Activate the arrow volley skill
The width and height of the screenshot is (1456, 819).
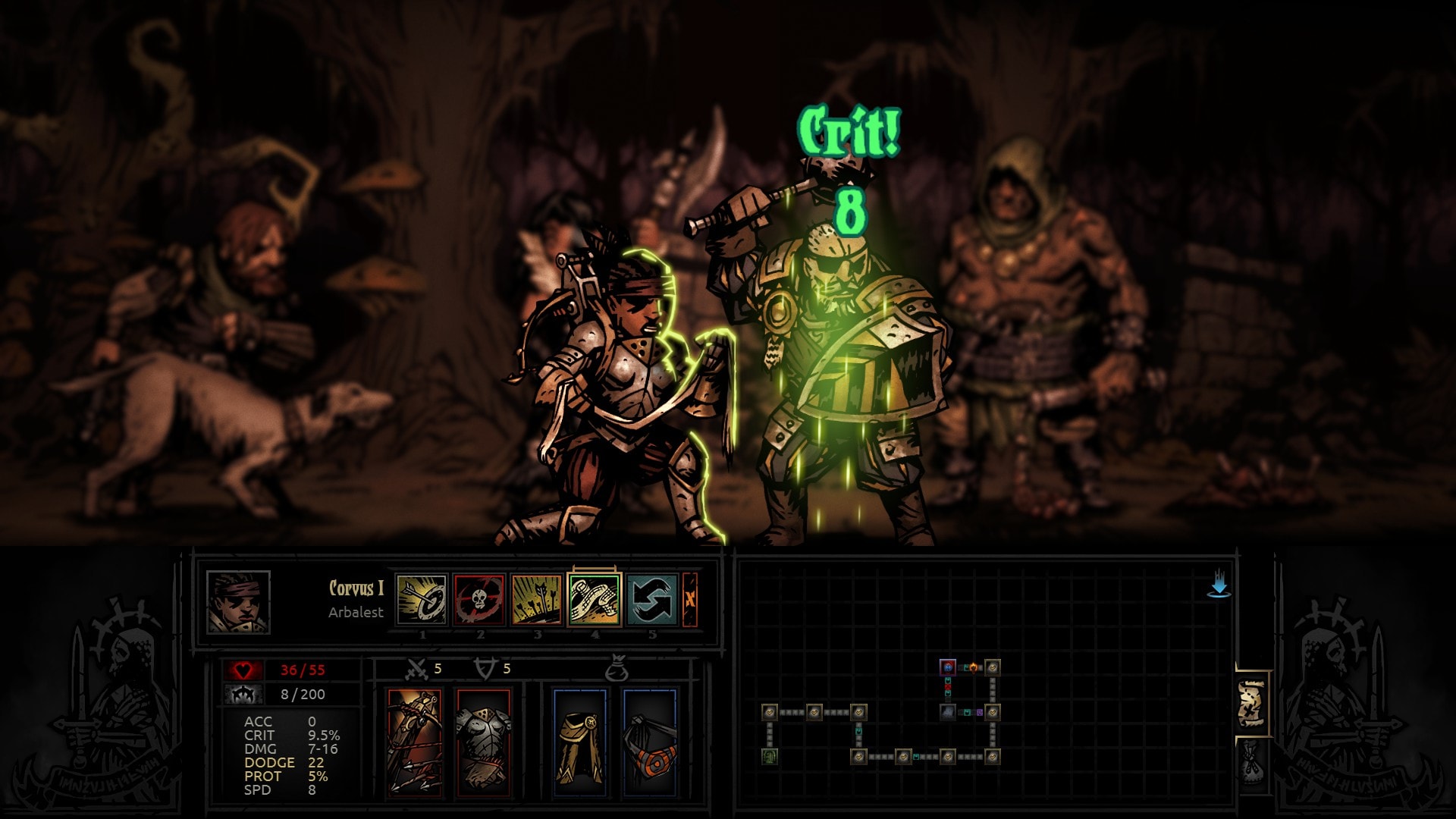pos(537,599)
